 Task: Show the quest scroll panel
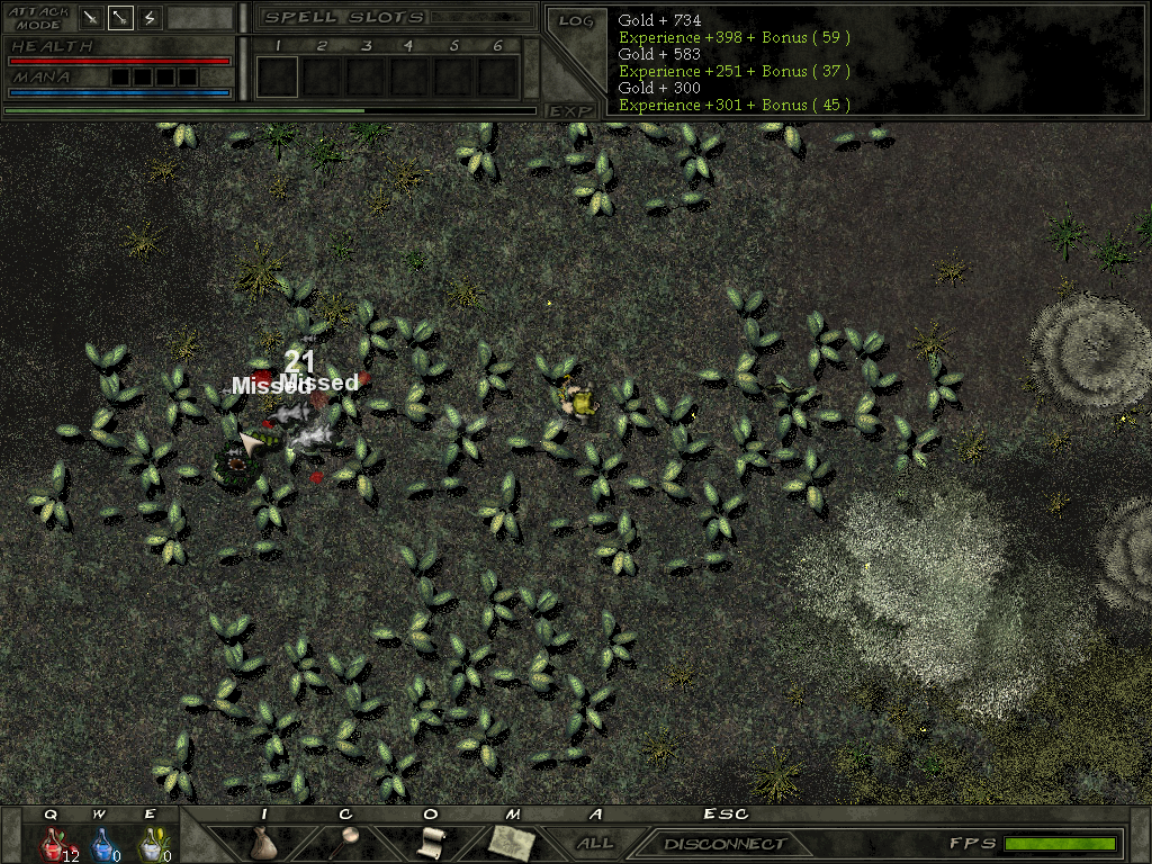(431, 843)
